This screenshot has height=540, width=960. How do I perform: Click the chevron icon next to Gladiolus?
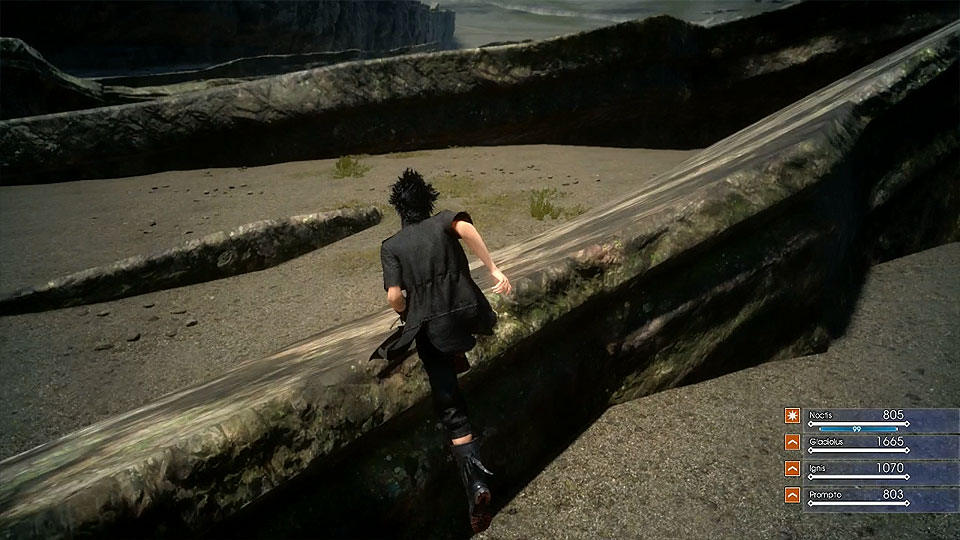click(791, 441)
